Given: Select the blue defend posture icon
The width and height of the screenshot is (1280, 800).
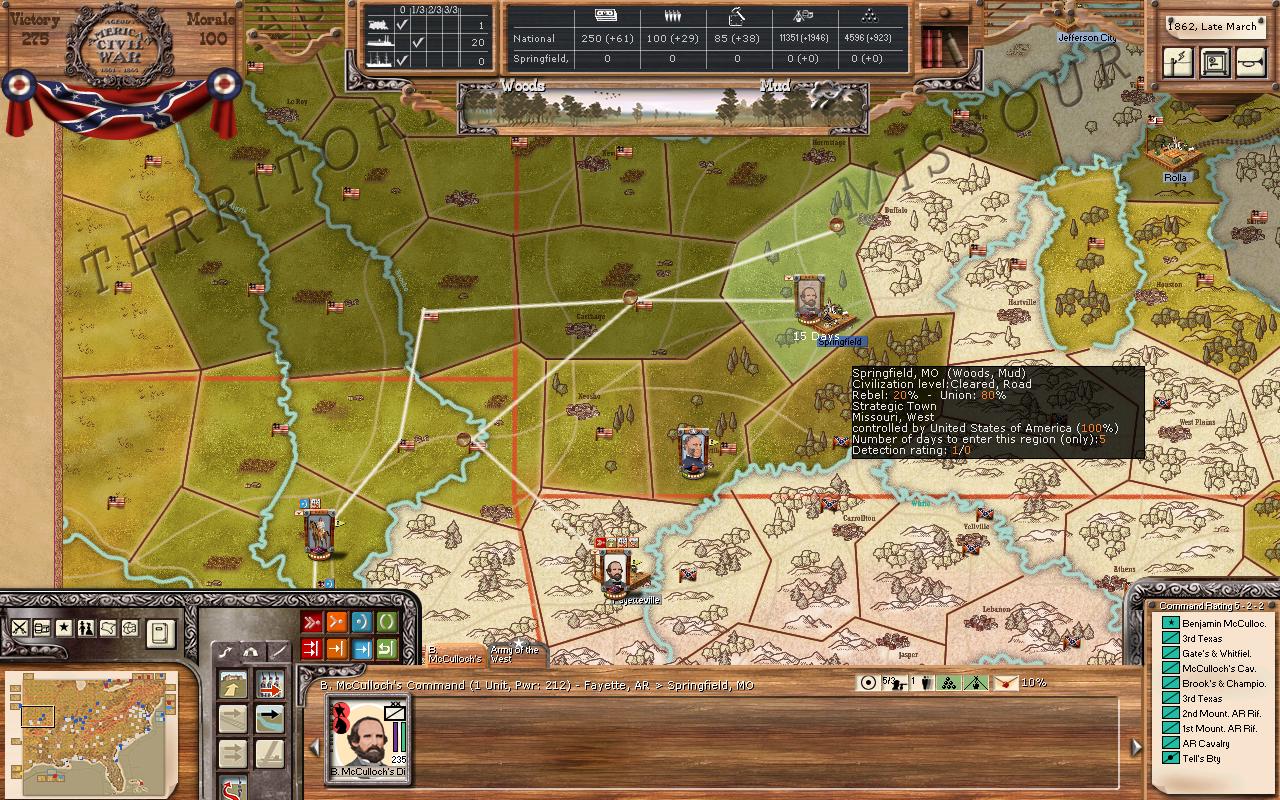Looking at the screenshot, I should click(362, 622).
